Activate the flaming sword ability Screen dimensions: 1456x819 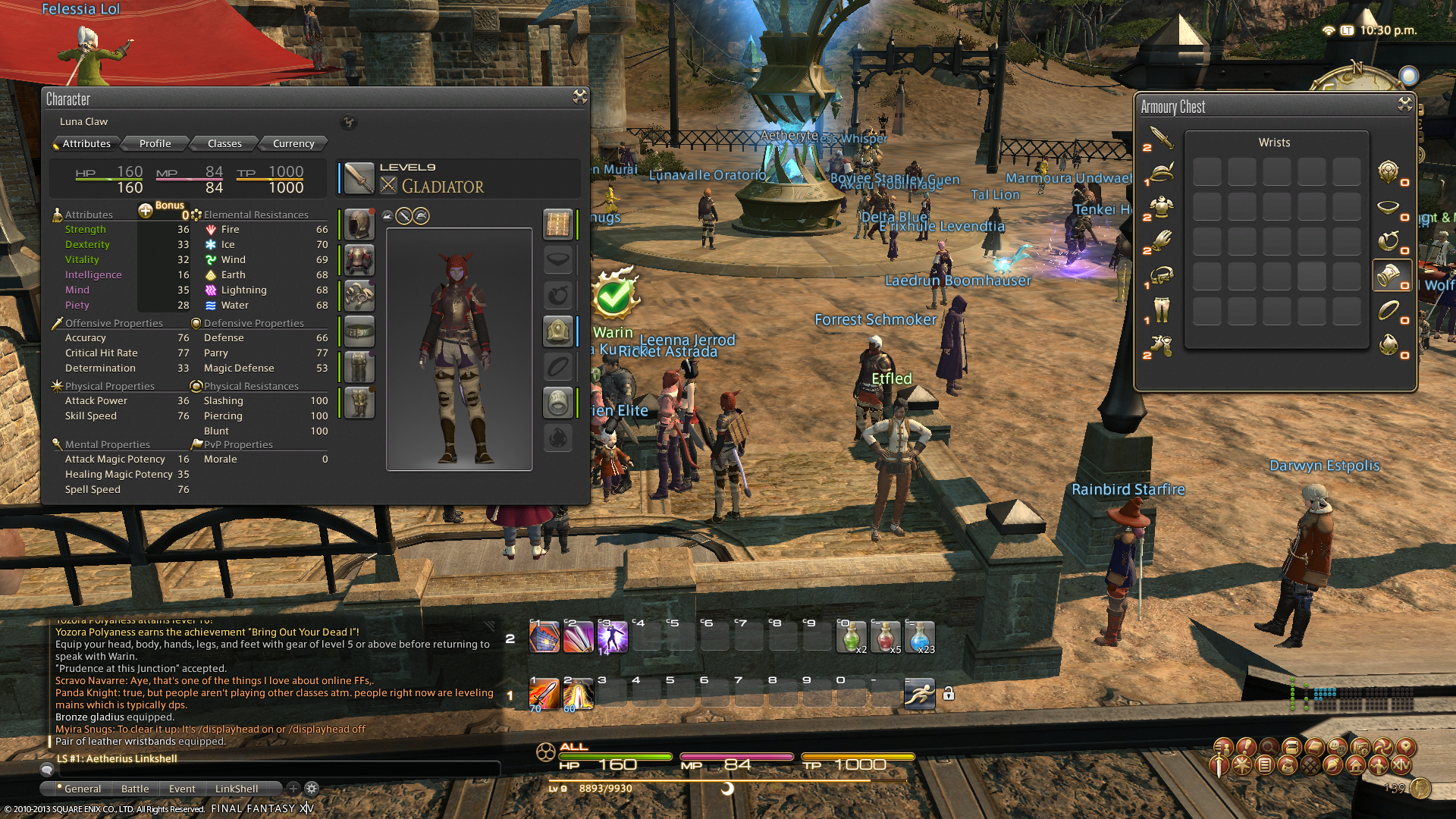544,694
